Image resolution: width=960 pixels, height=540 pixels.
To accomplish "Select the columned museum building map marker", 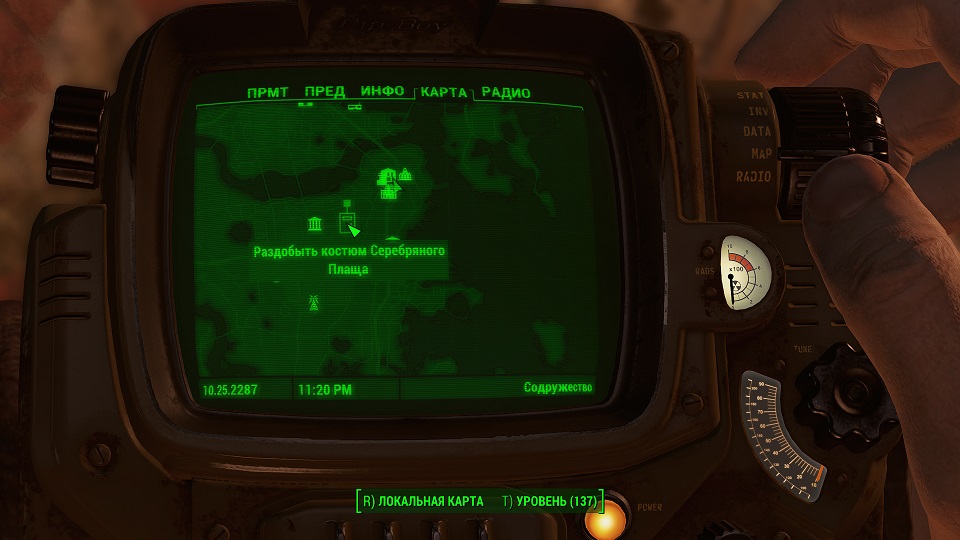I will pyautogui.click(x=315, y=223).
